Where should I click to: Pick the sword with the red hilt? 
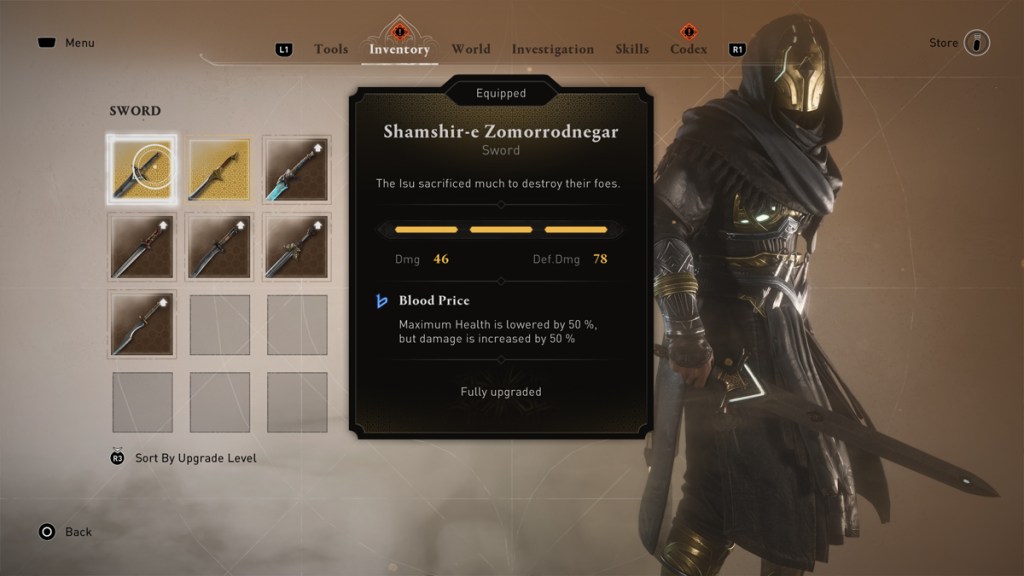[142, 247]
